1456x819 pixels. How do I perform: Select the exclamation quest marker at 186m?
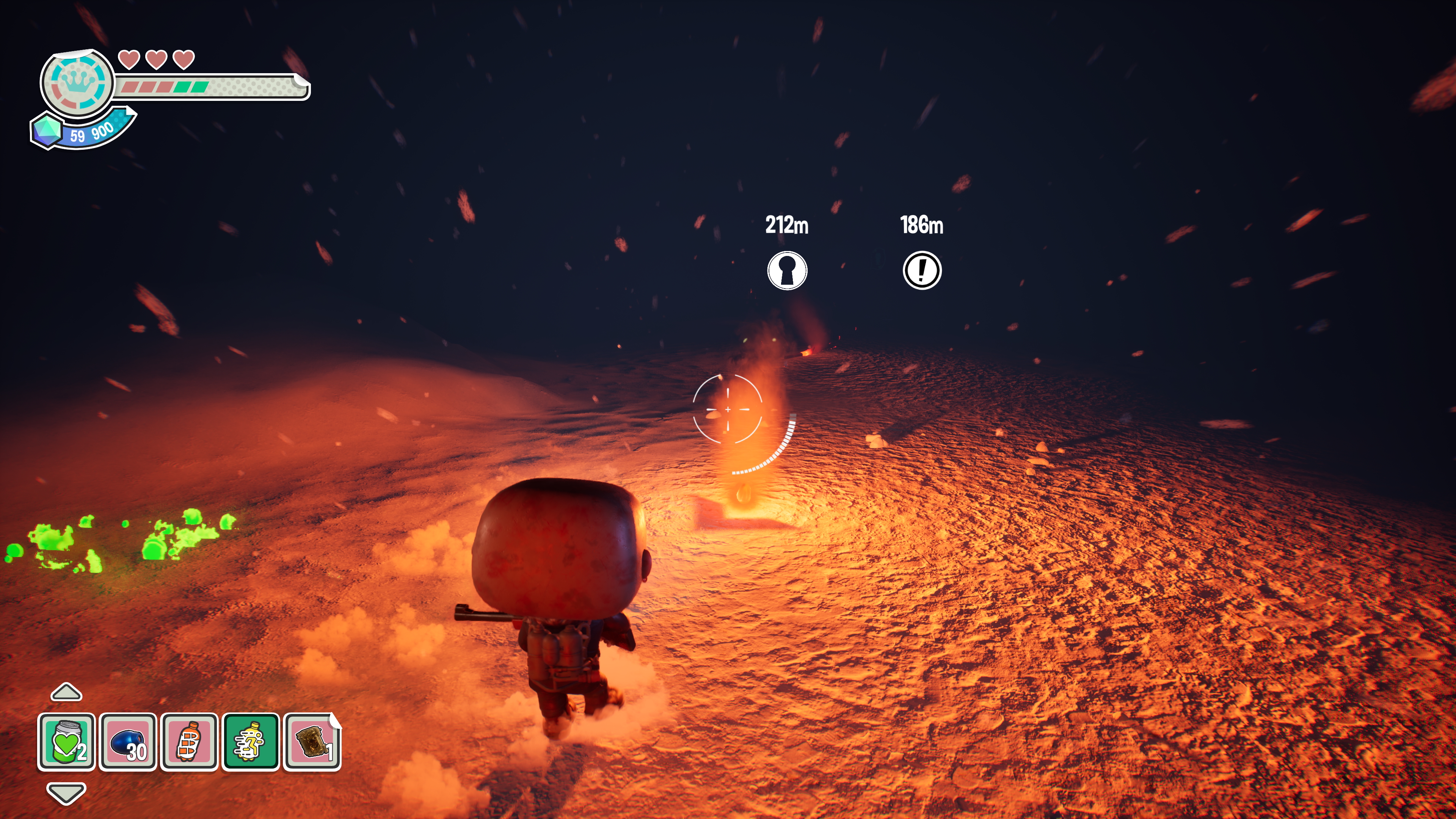(922, 270)
